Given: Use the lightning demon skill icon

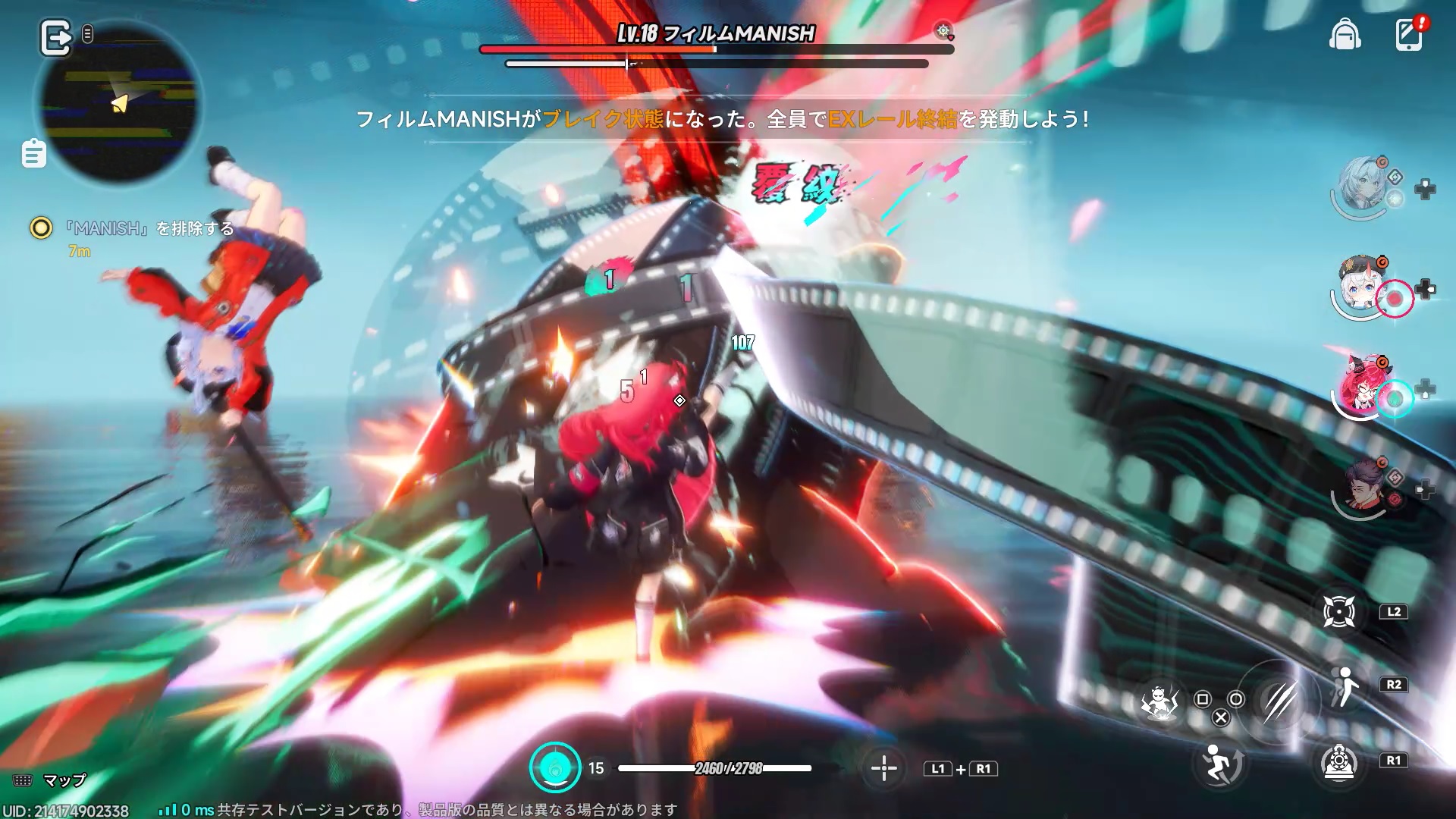Looking at the screenshot, I should [1159, 702].
